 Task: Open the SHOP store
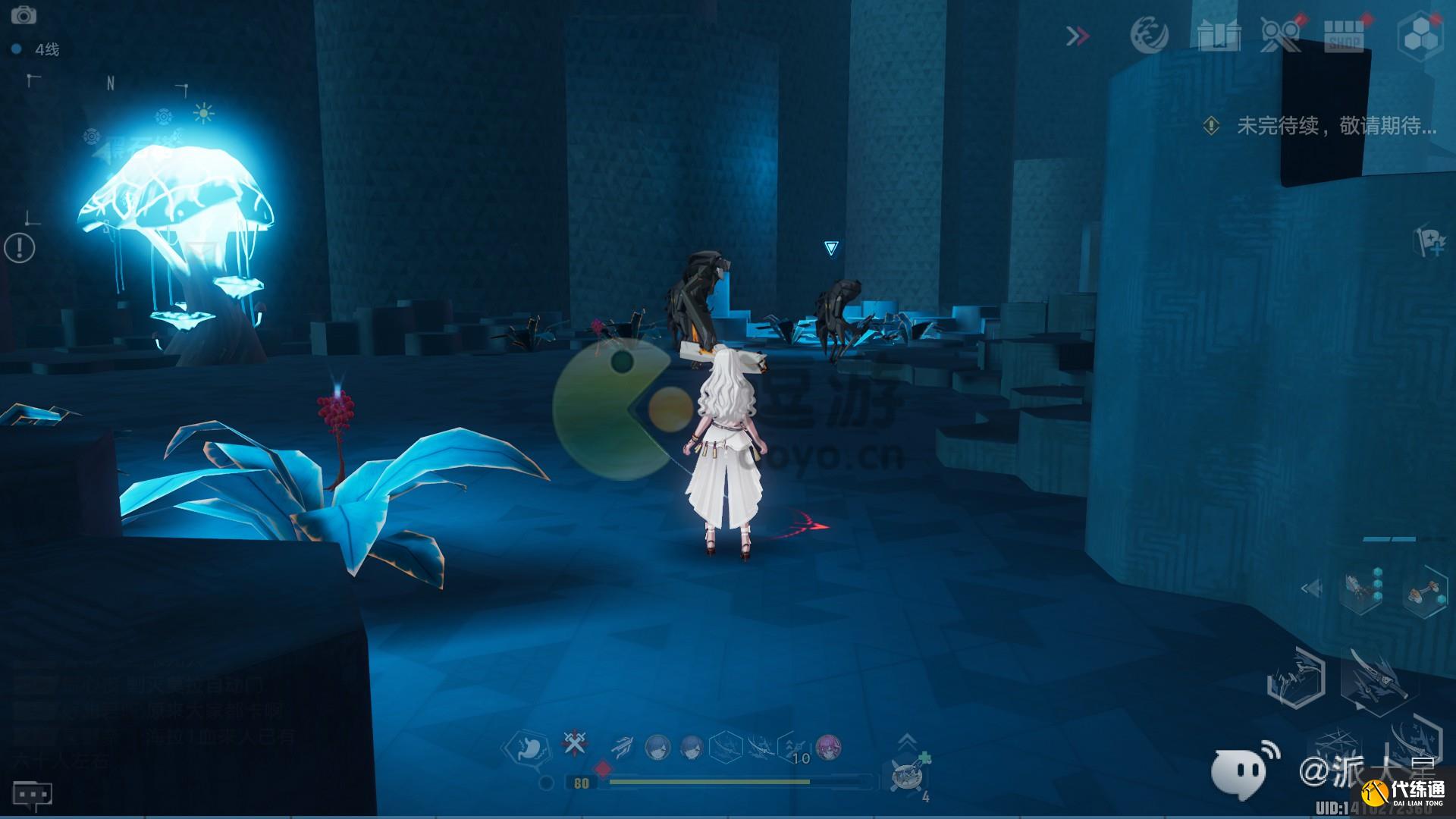point(1343,36)
